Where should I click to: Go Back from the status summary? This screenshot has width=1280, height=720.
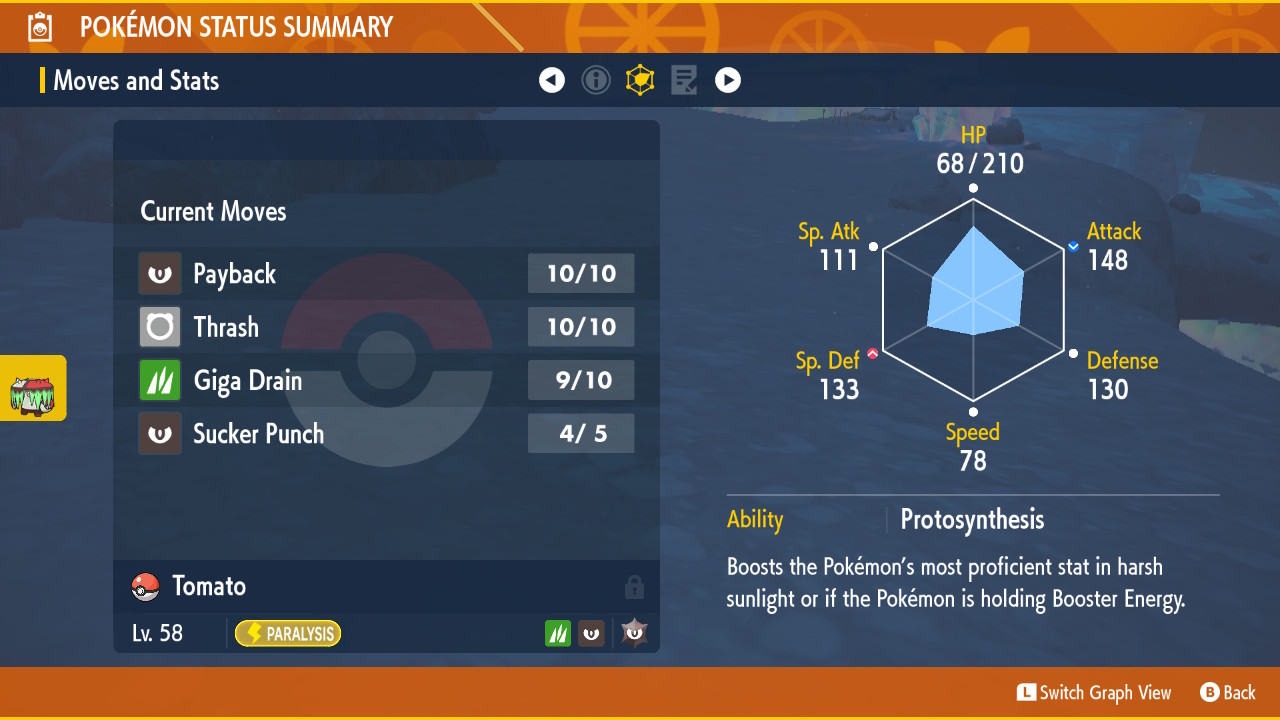(x=1228, y=693)
